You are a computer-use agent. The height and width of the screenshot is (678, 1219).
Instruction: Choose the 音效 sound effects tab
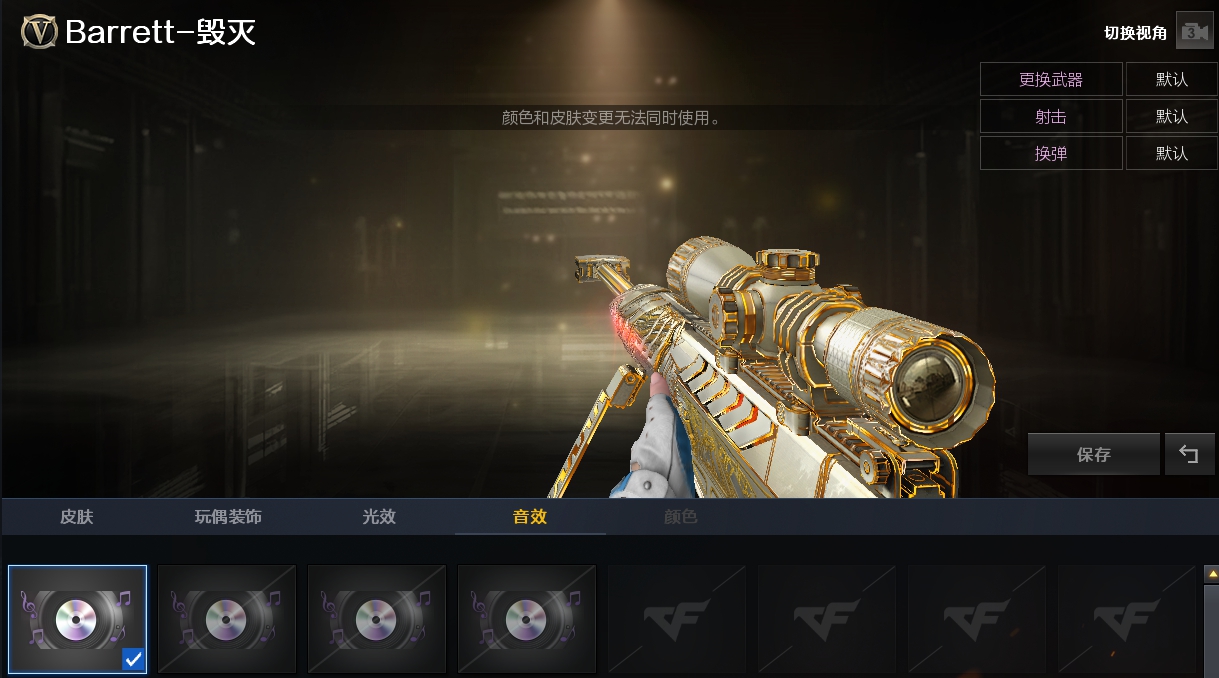coord(530,517)
